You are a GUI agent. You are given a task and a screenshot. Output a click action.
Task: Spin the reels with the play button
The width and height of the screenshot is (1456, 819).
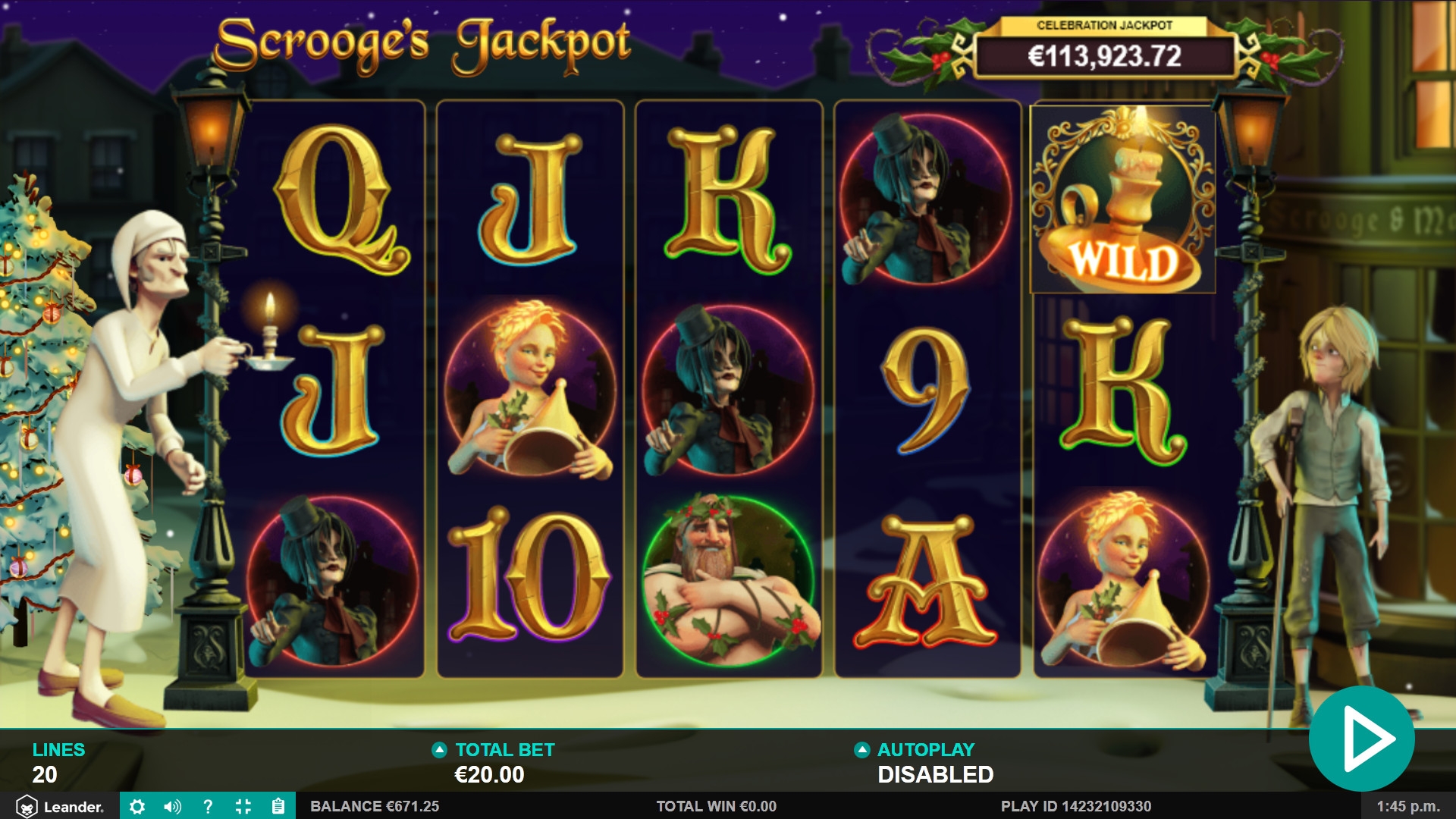pyautogui.click(x=1362, y=739)
